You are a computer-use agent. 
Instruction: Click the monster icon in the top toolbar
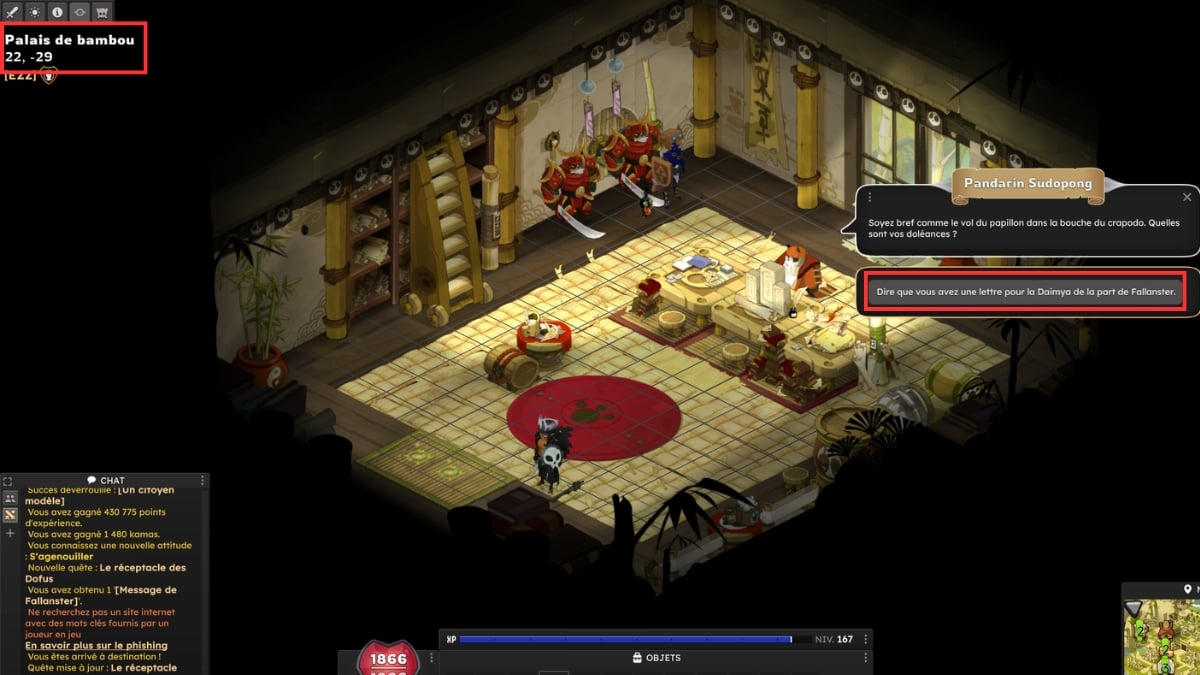point(102,12)
